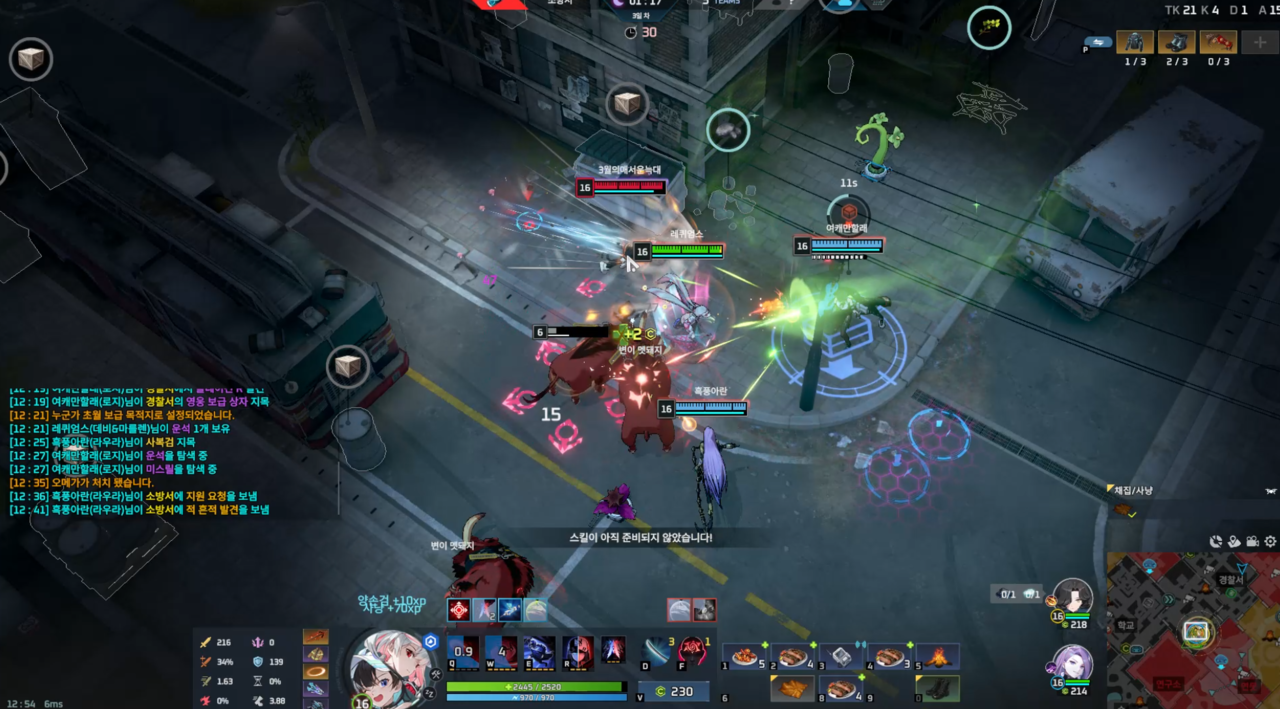Select the campfire item in slot 5
The height and width of the screenshot is (709, 1280).
coord(938,657)
